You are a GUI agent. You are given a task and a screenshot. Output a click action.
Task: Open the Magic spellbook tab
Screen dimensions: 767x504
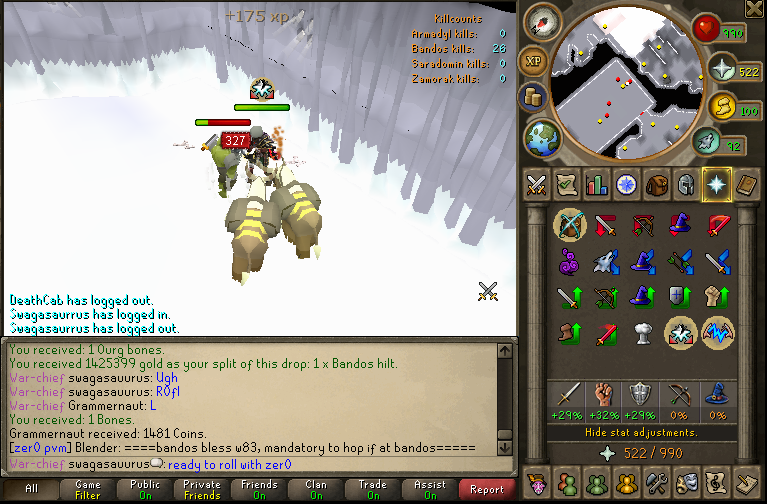coord(746,185)
